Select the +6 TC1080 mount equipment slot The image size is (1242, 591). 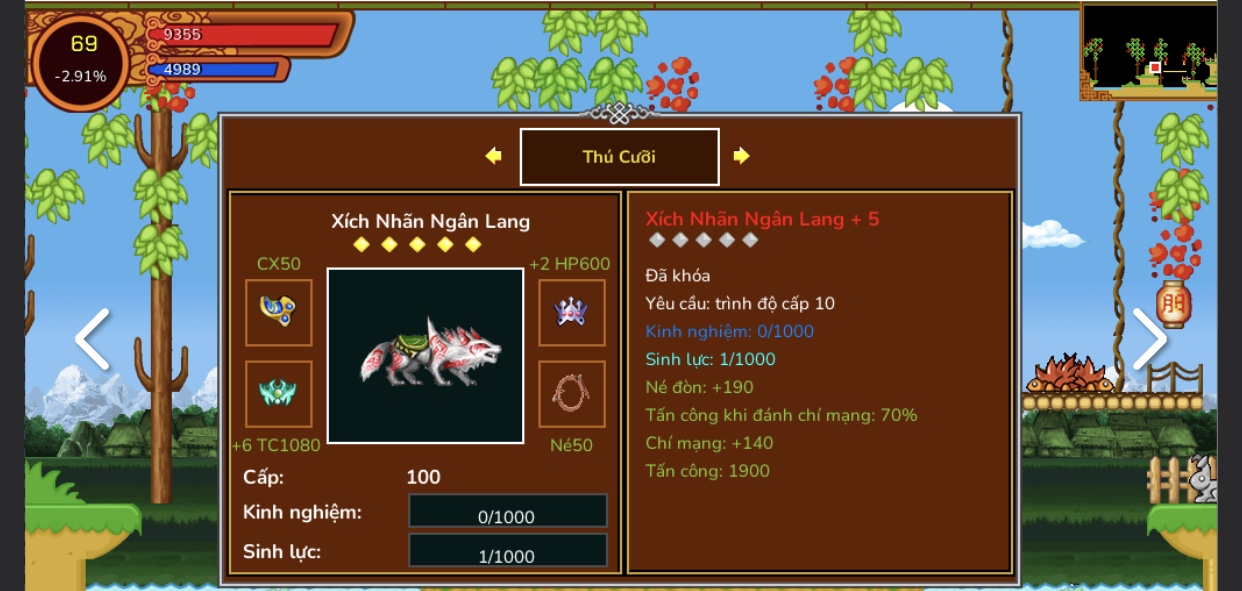point(279,394)
